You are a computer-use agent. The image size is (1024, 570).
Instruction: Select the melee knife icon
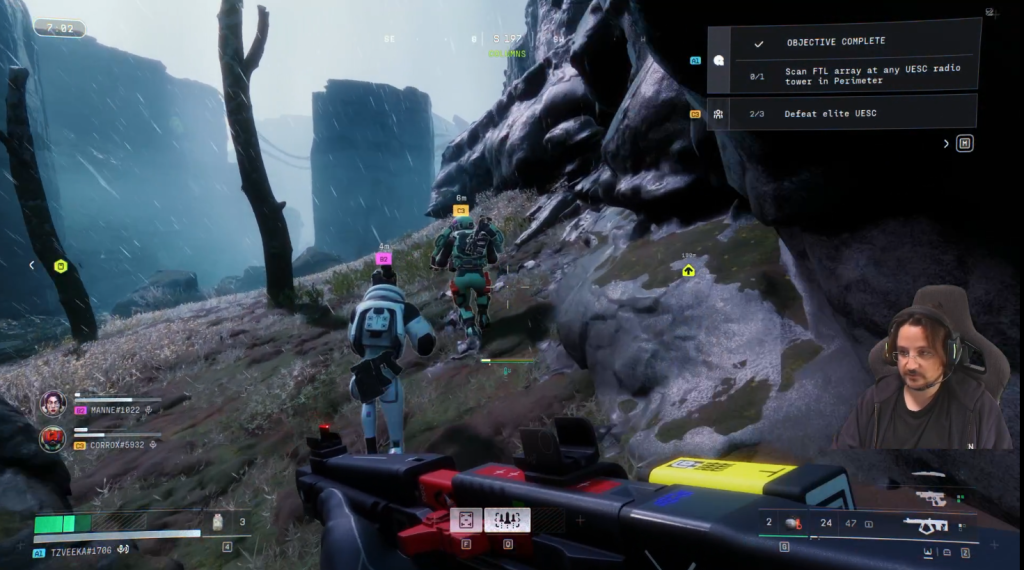coord(930,474)
